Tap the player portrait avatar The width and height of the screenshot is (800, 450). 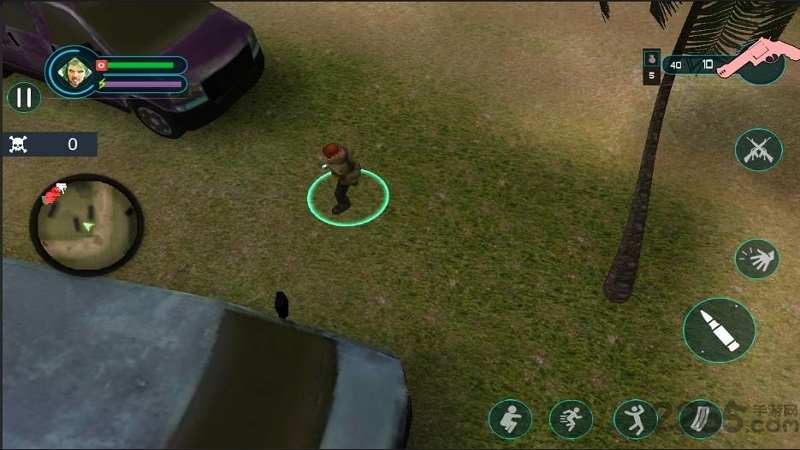pyautogui.click(x=73, y=72)
